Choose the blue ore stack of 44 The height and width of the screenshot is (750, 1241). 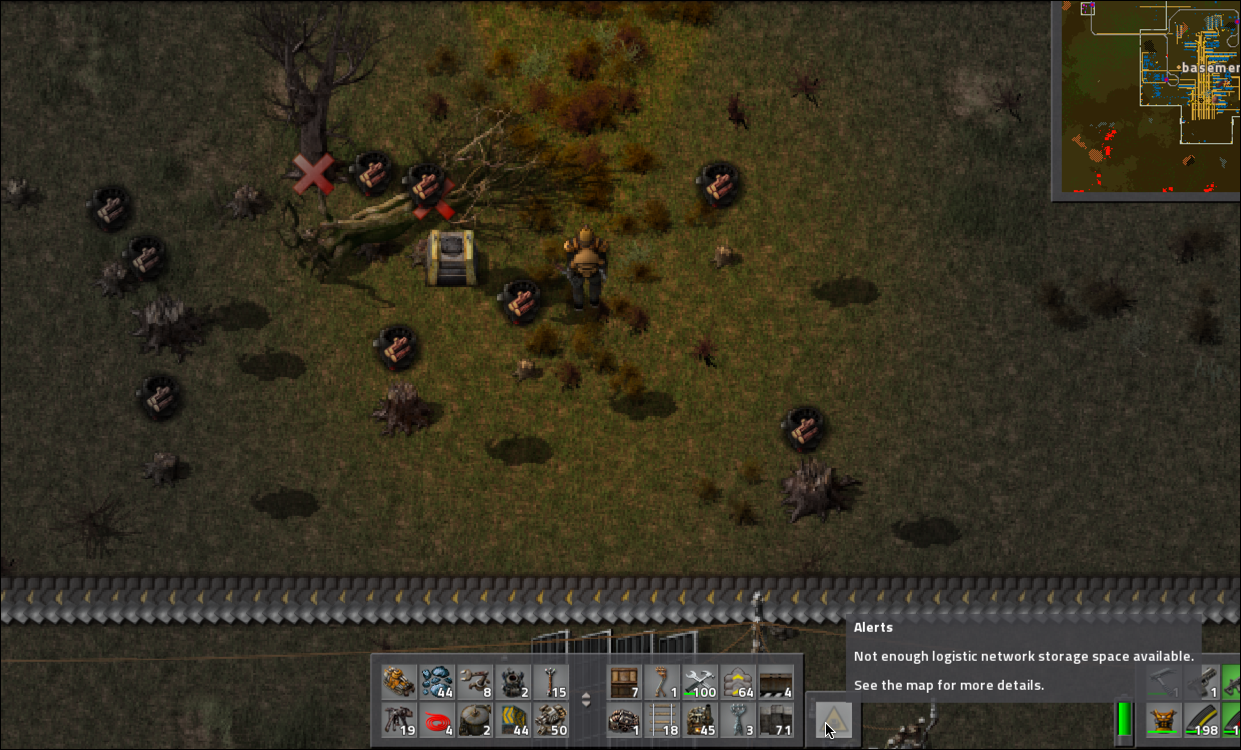point(437,683)
